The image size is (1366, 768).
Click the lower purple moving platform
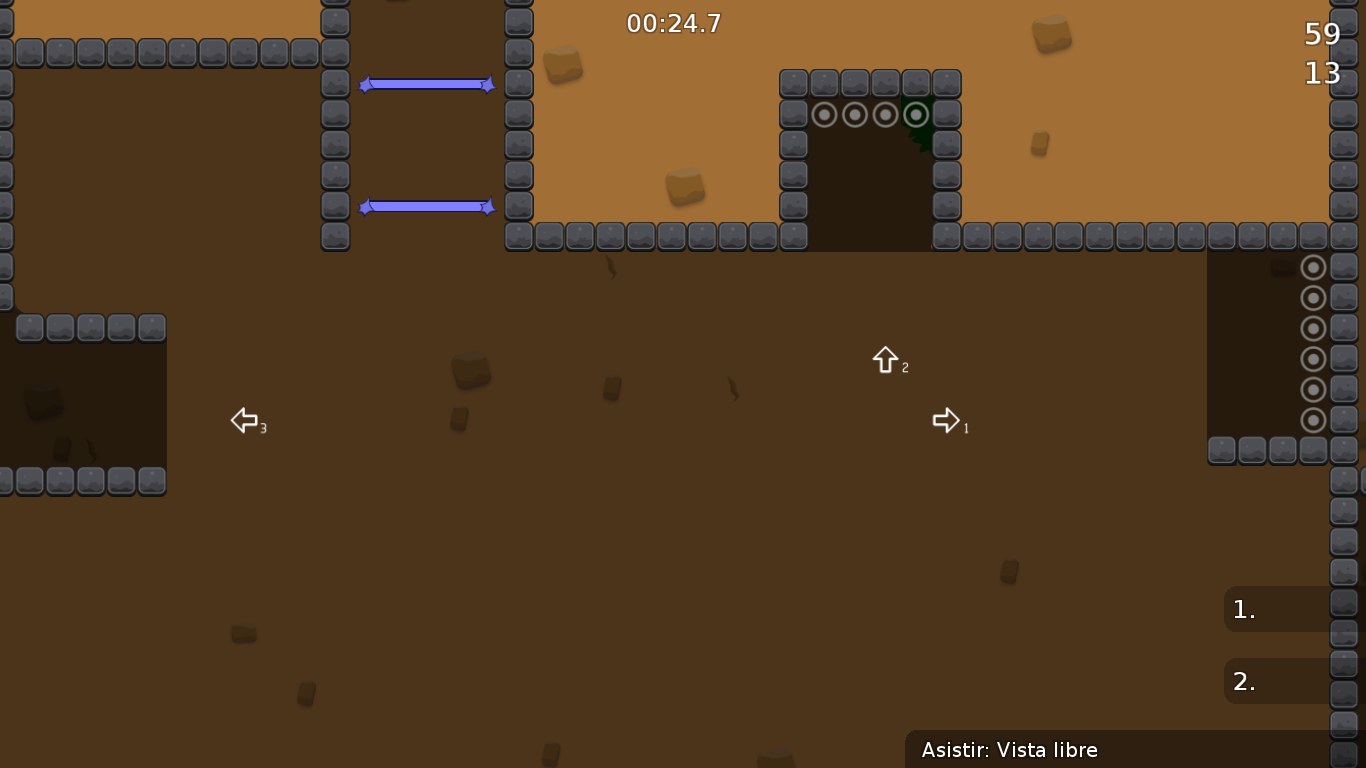click(427, 207)
